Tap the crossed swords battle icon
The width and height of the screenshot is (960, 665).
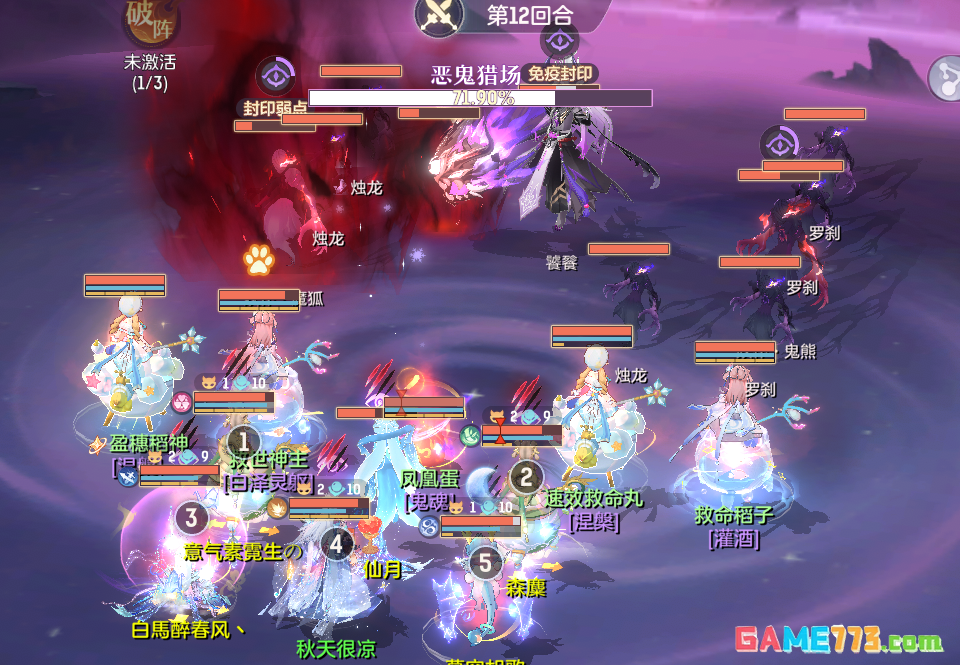(441, 14)
